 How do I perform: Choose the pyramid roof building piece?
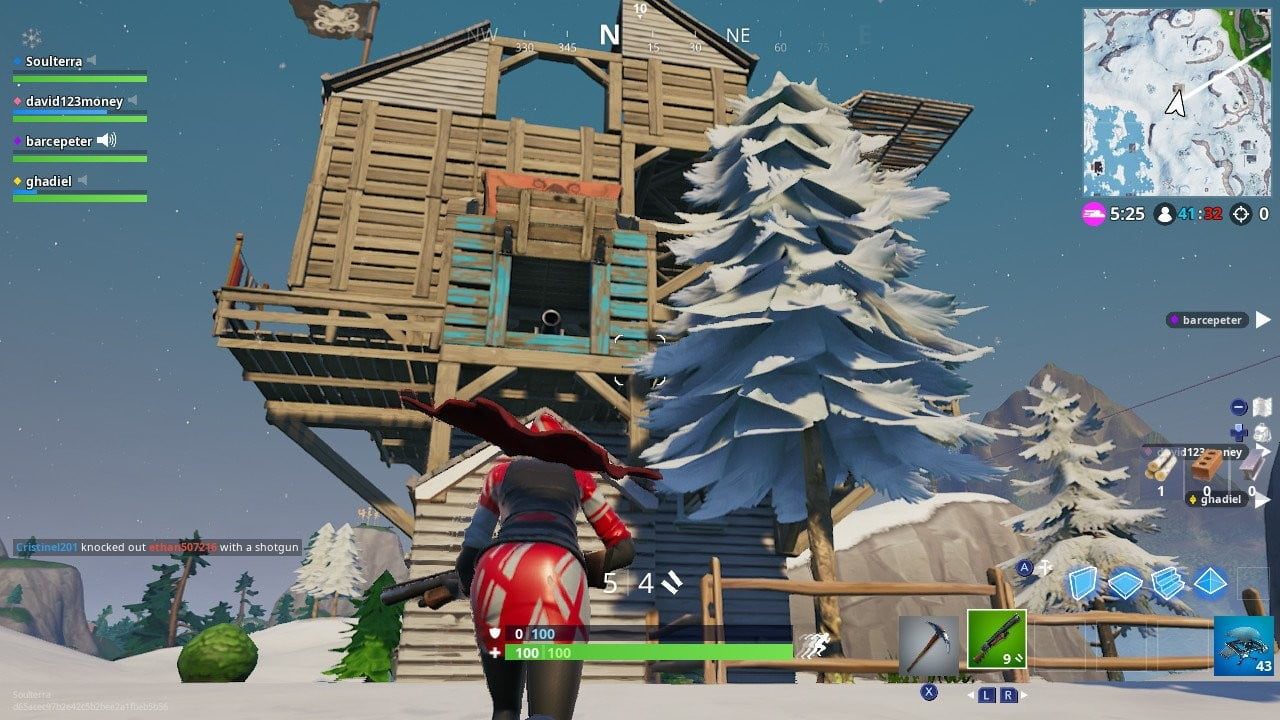pyautogui.click(x=1210, y=582)
